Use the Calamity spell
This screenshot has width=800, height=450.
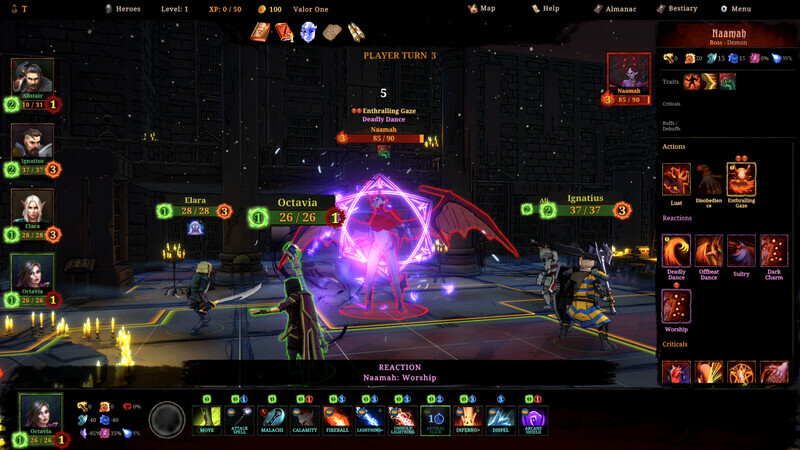[305, 419]
